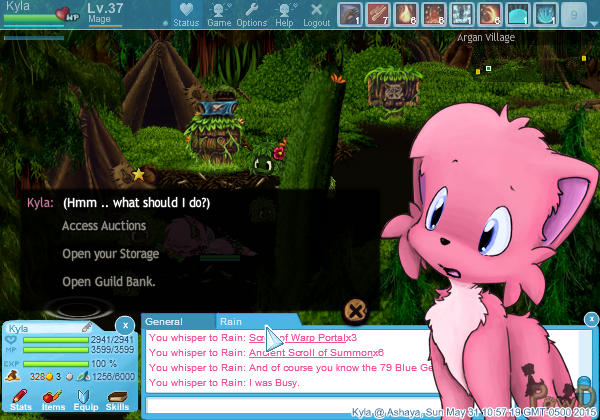Open the Equip panel
600x420 pixels.
(x=85, y=402)
